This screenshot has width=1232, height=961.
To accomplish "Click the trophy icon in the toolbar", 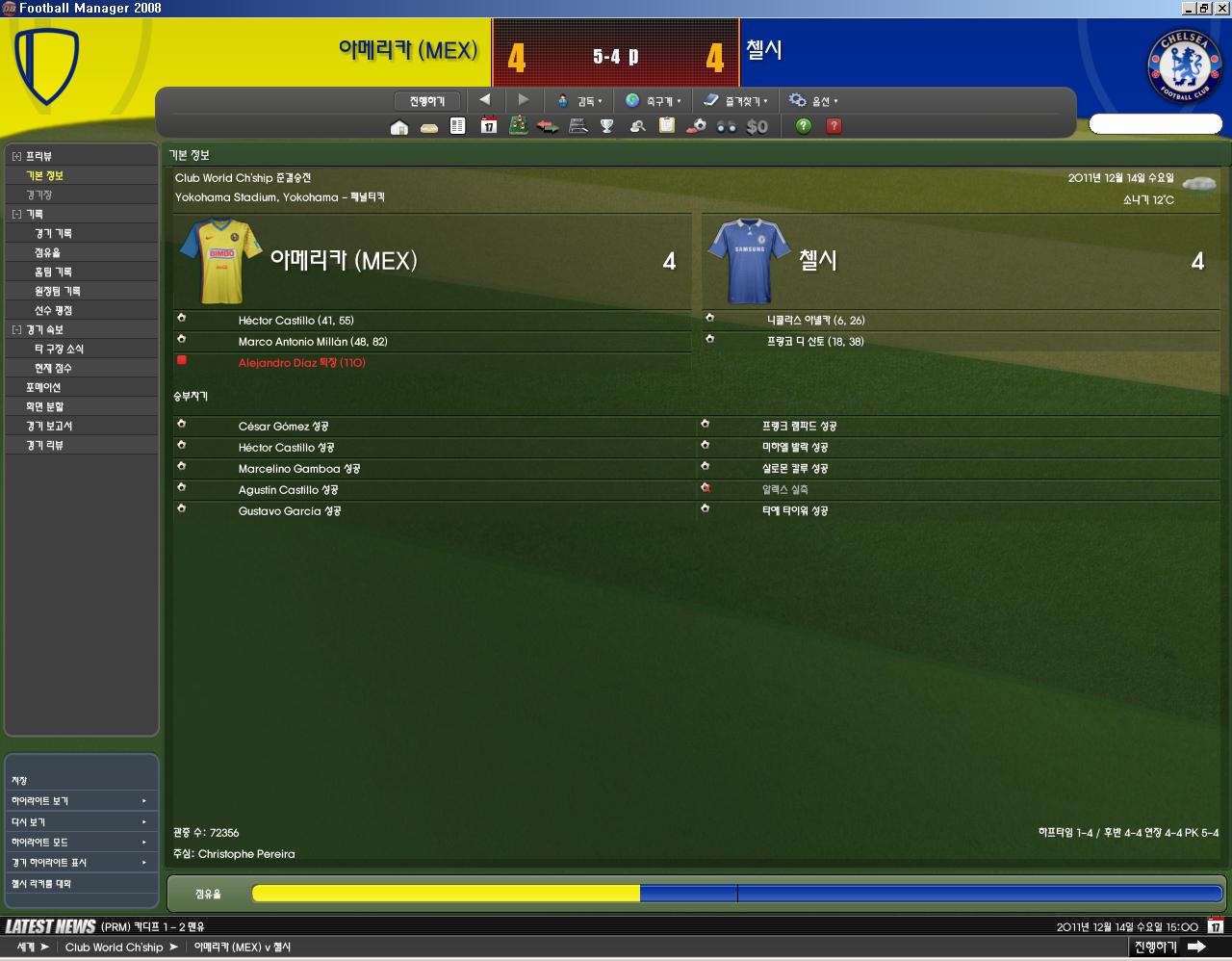I will [607, 126].
